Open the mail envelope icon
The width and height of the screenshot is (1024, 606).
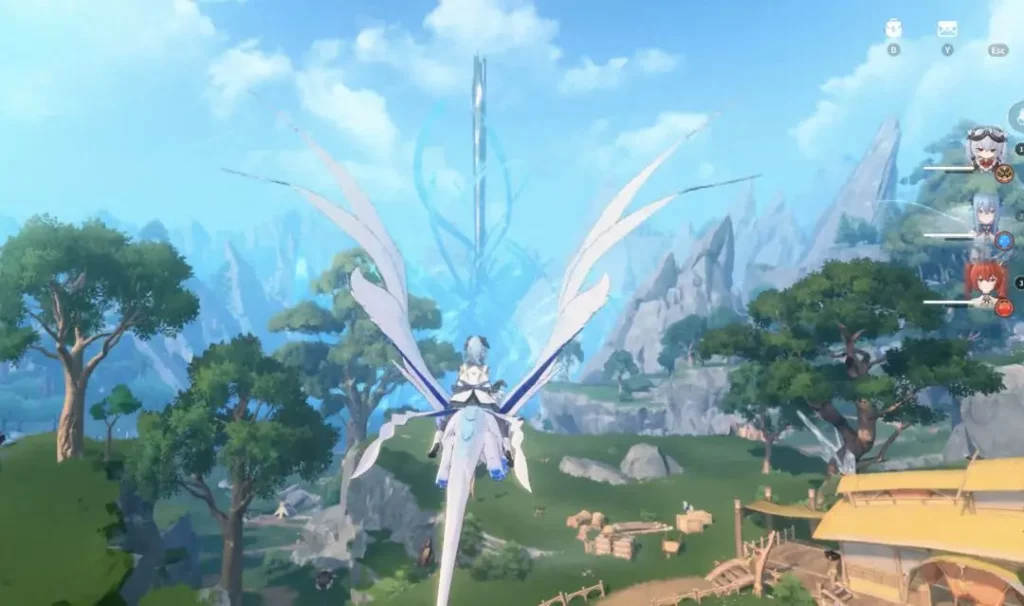(946, 29)
